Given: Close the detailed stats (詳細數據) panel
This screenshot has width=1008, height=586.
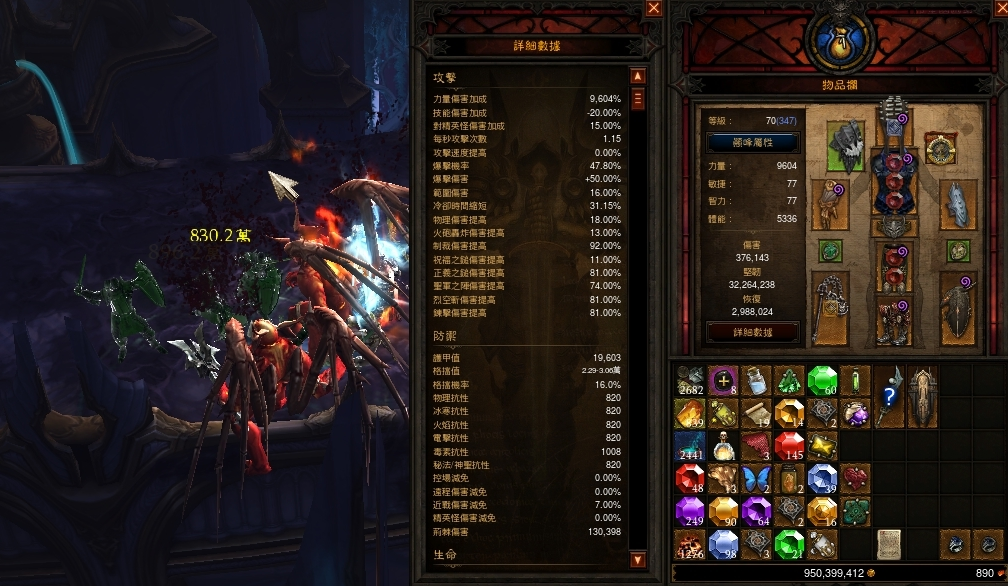Looking at the screenshot, I should pyautogui.click(x=654, y=8).
